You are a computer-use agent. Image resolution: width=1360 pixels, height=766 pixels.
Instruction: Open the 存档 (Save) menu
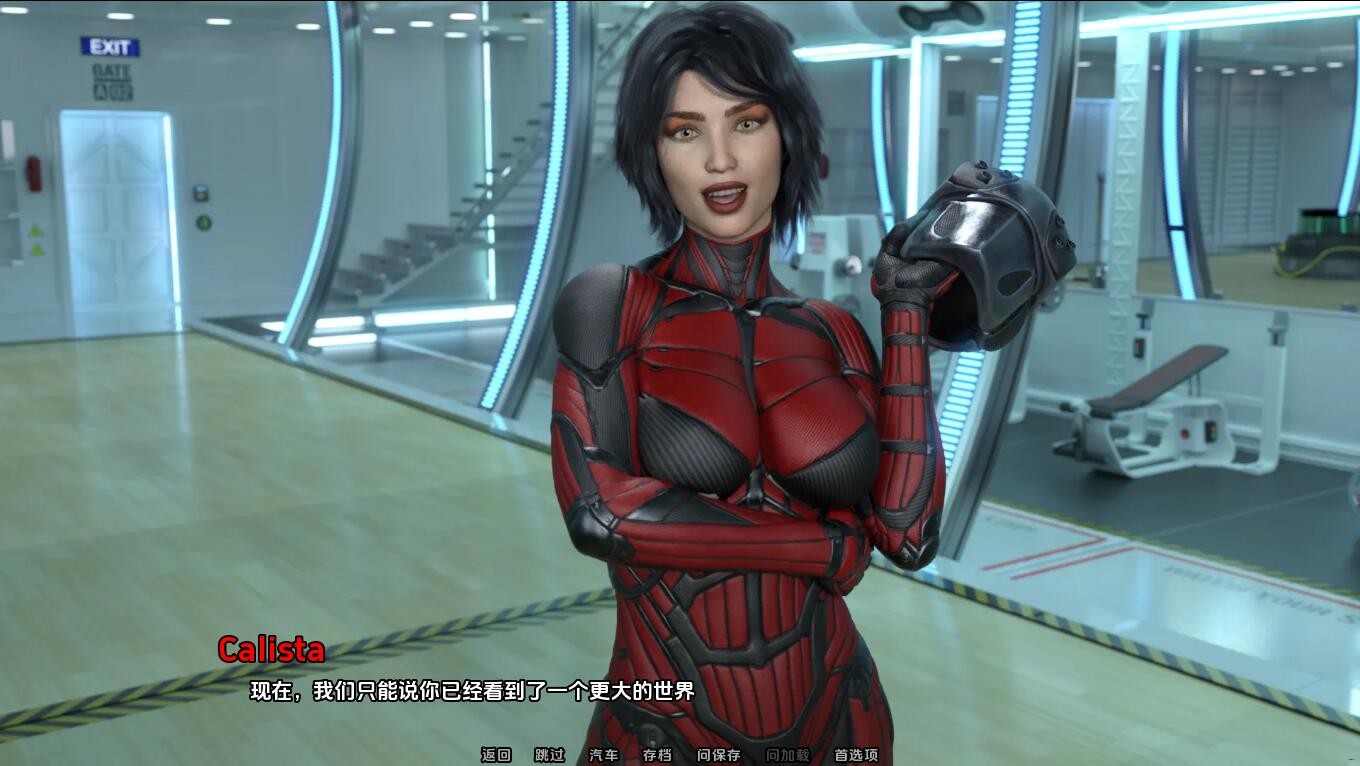pyautogui.click(x=657, y=755)
